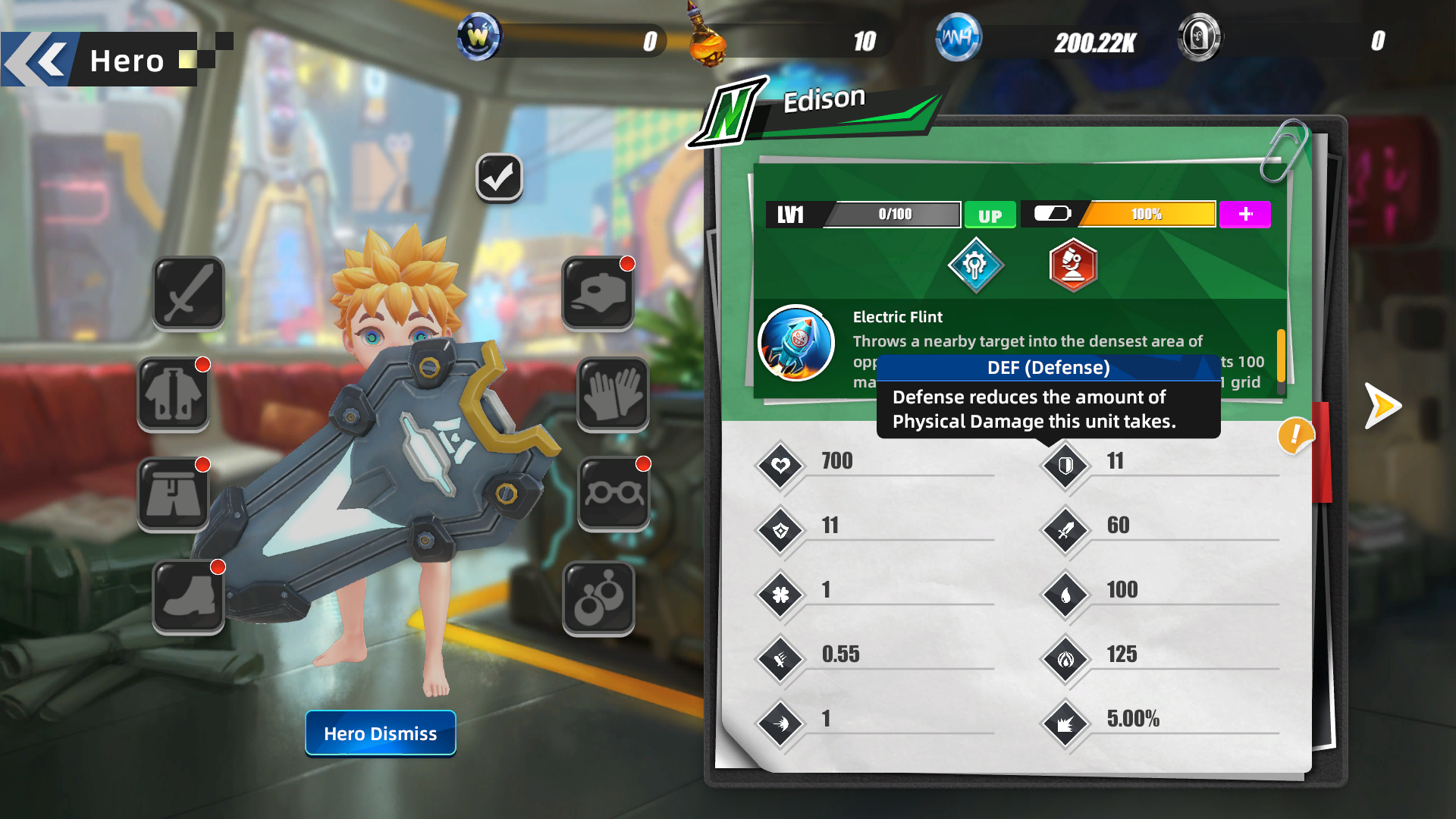Viewport: 1456px width, 819px height.
Task: Toggle the checkmark above Edison
Action: coord(499,178)
